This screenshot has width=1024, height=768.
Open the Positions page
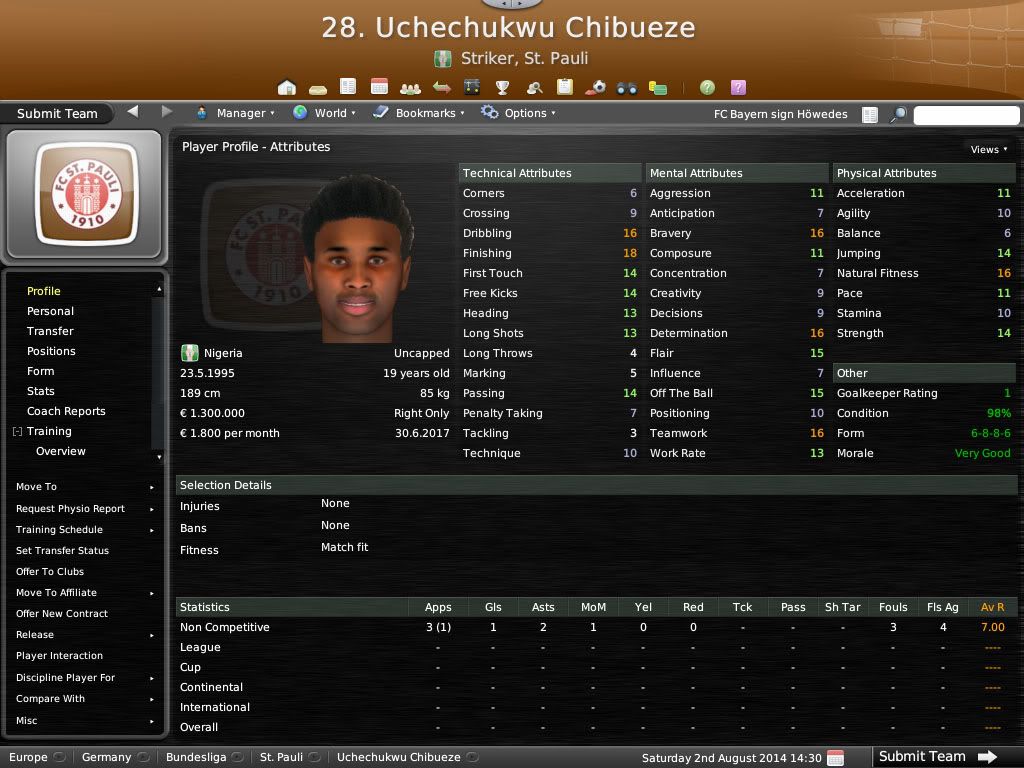(x=51, y=351)
